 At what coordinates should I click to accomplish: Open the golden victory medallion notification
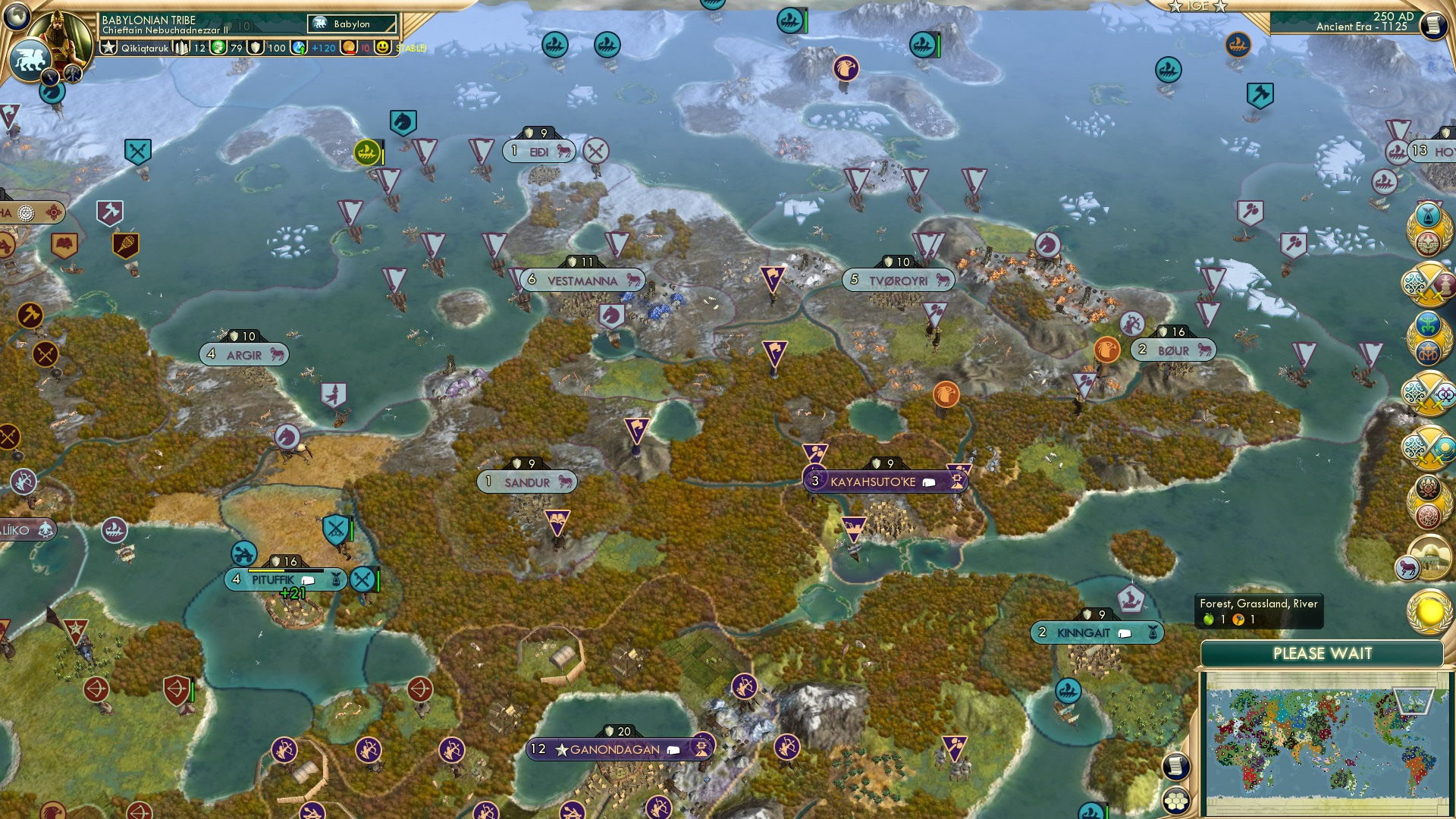[1429, 613]
